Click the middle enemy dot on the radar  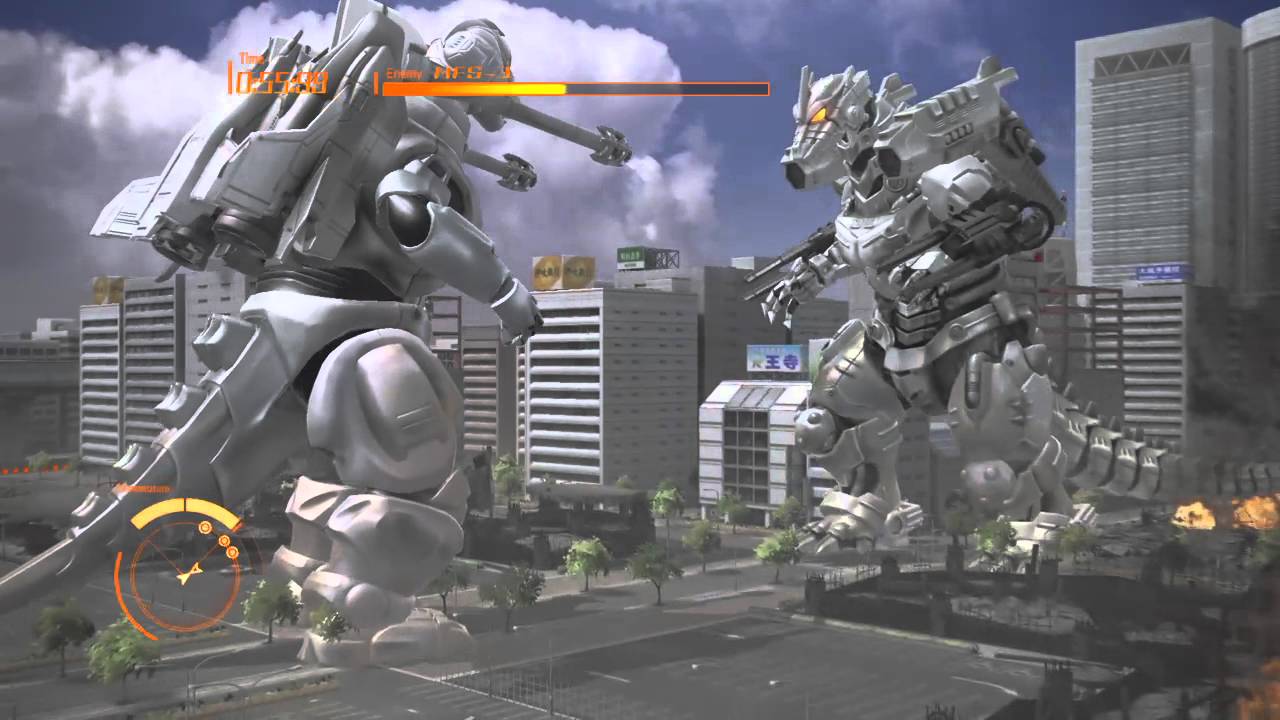pos(224,541)
